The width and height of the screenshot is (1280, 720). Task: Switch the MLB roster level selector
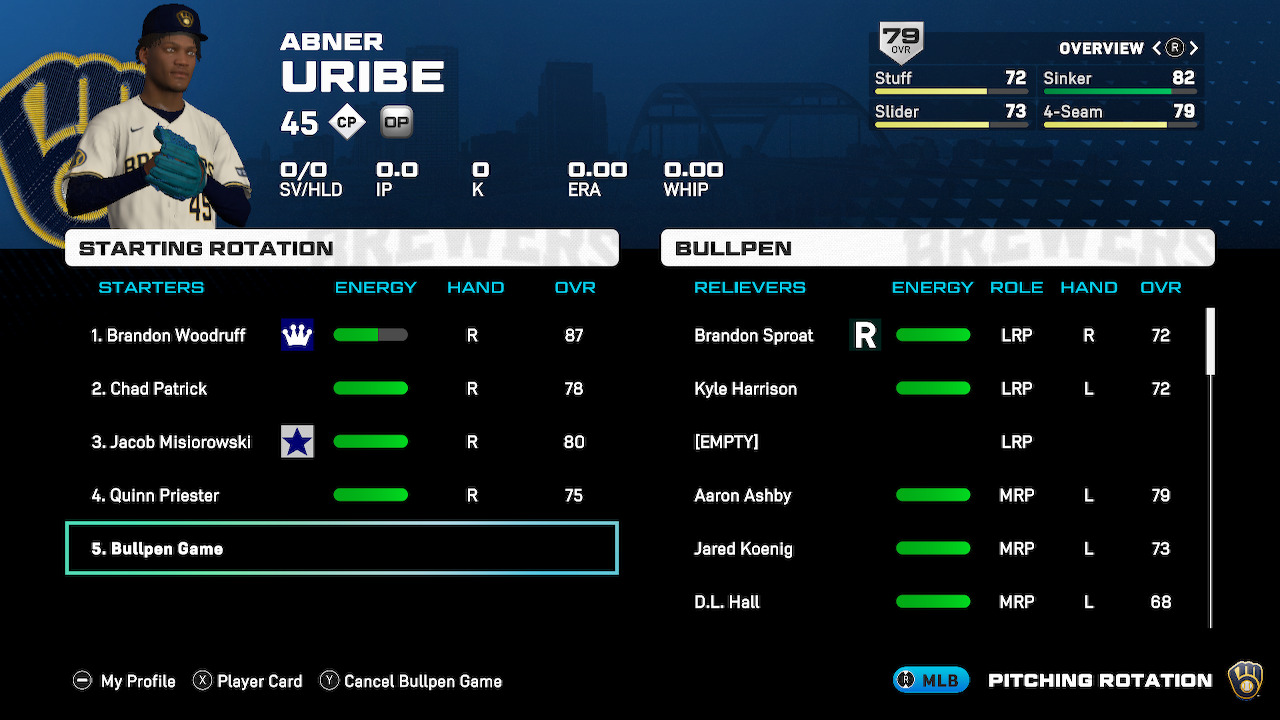click(931, 680)
